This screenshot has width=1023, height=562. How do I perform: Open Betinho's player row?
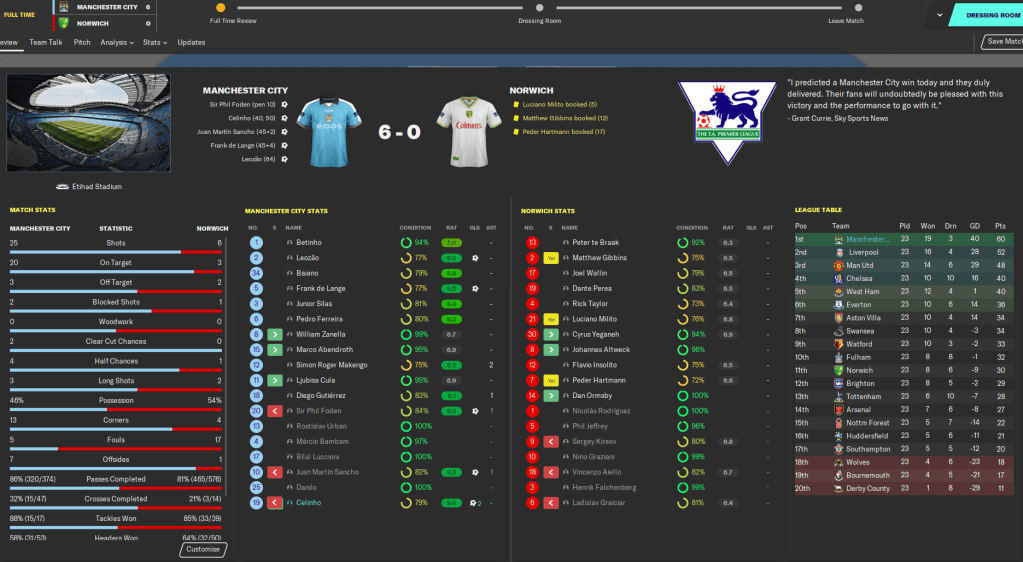309,242
